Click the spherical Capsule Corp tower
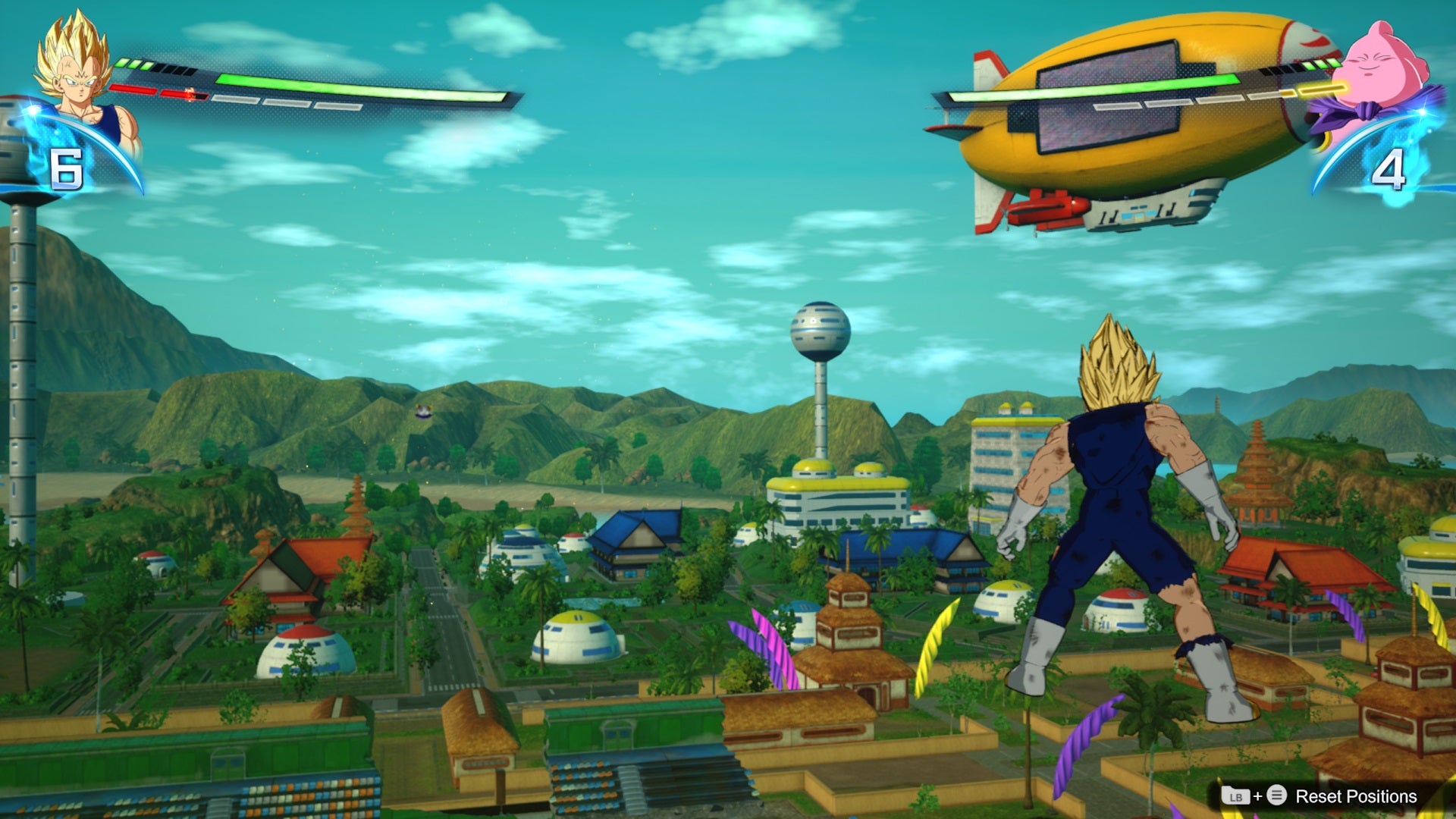The height and width of the screenshot is (819, 1456). coord(819,328)
